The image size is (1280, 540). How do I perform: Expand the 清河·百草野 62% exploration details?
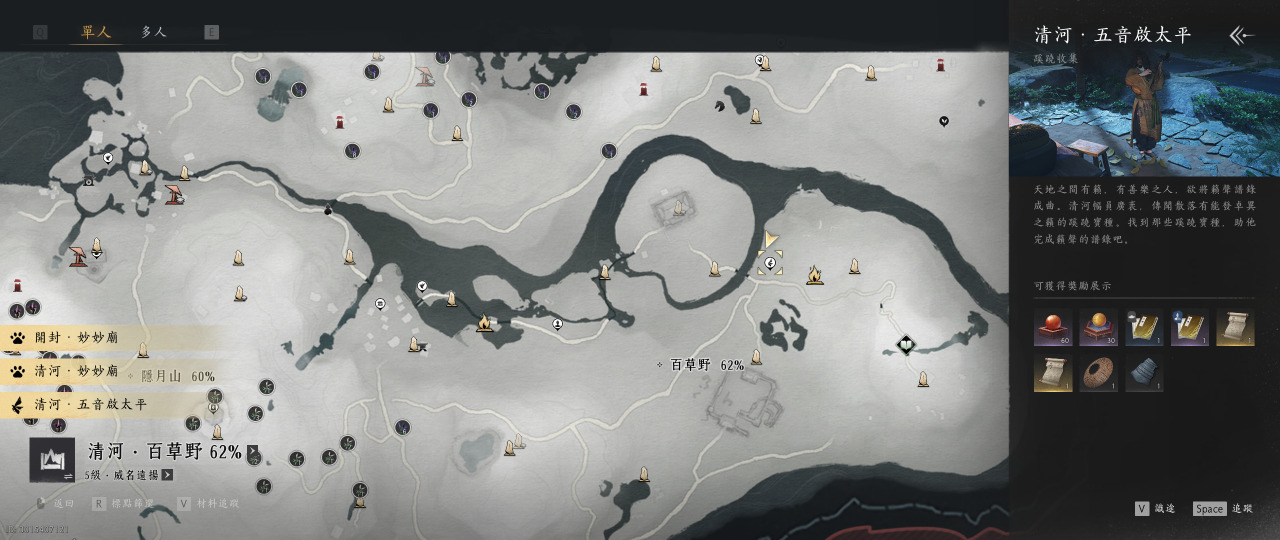[253, 452]
